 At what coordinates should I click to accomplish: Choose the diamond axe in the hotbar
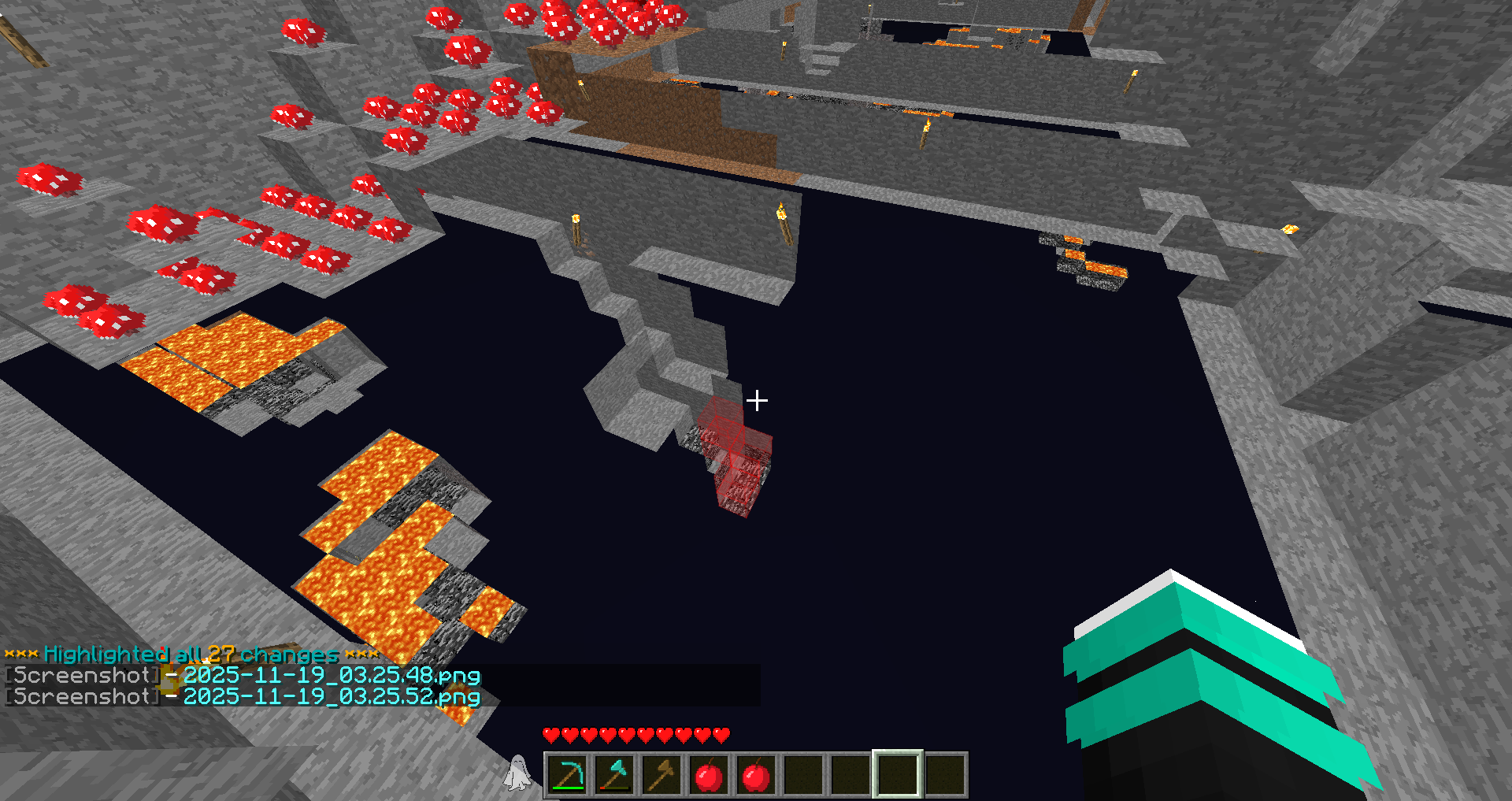point(614,775)
